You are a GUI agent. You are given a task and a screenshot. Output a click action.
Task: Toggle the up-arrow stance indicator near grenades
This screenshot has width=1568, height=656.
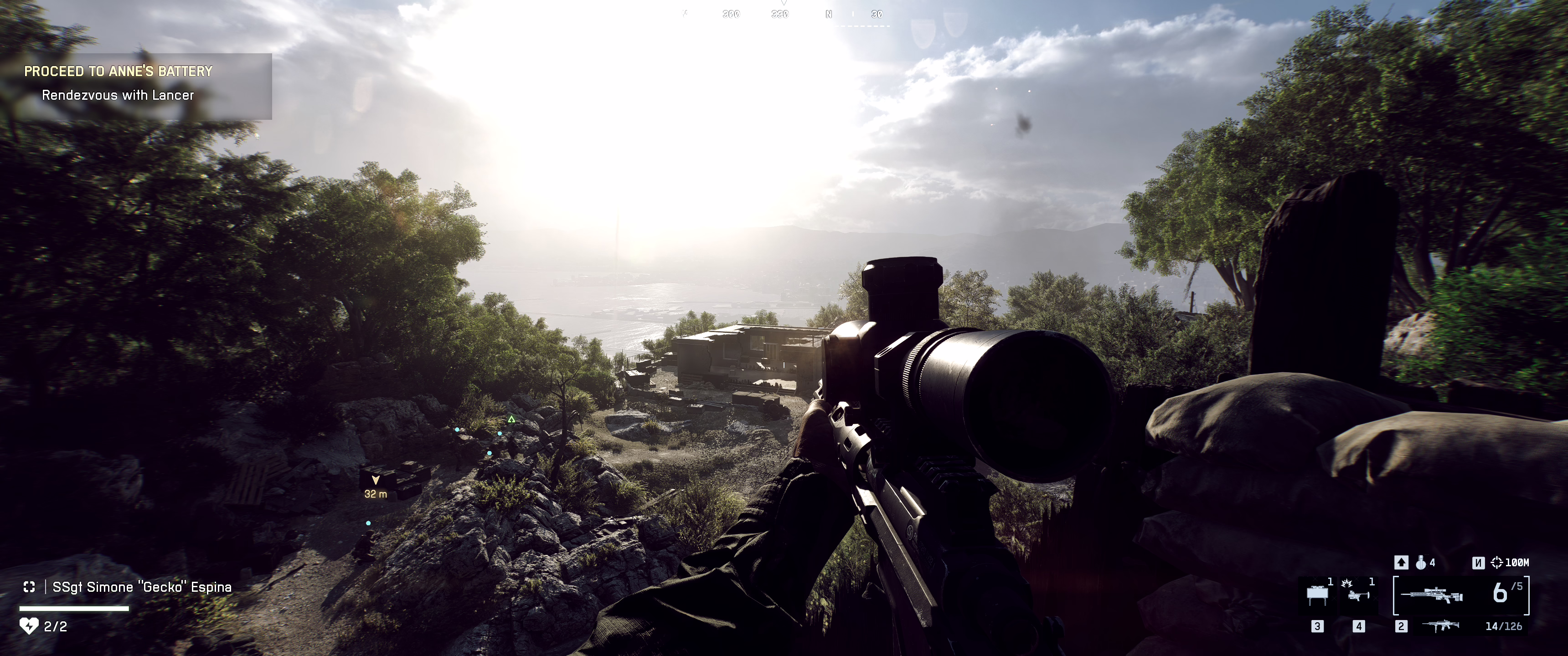click(x=1402, y=562)
